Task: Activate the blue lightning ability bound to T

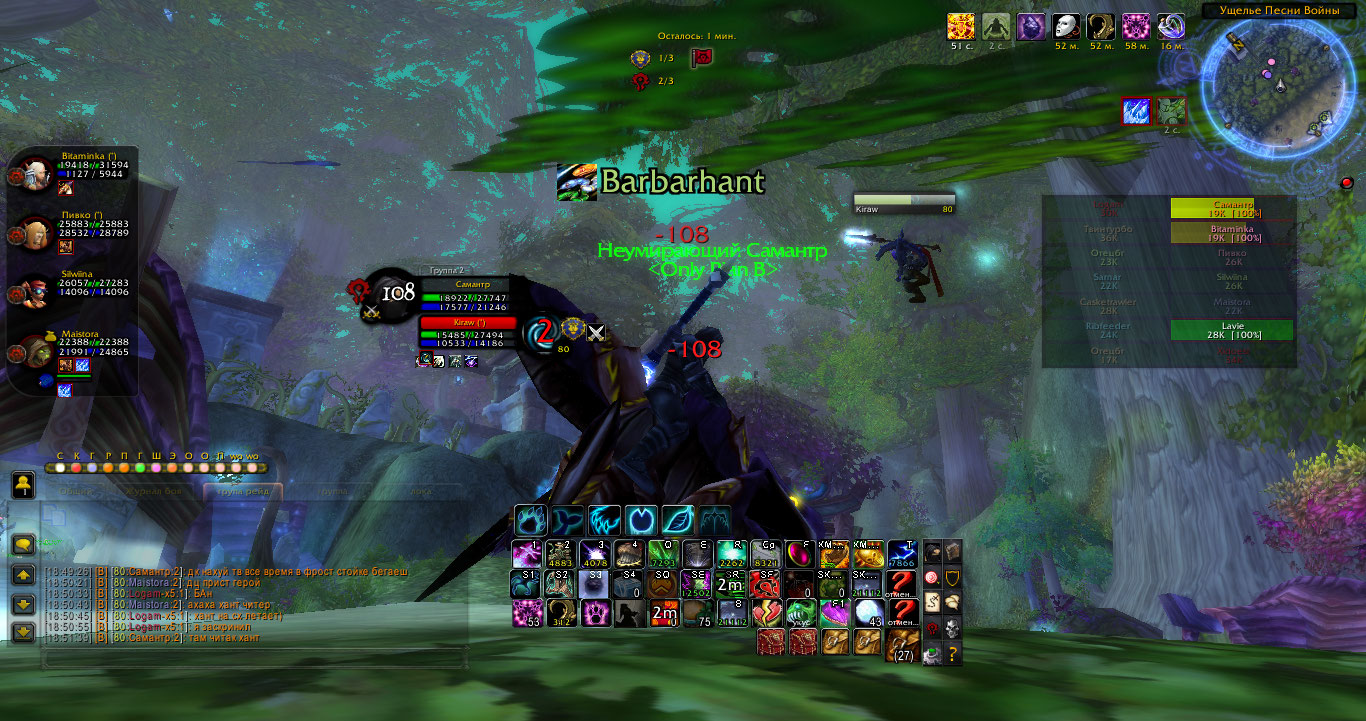Action: 902,555
